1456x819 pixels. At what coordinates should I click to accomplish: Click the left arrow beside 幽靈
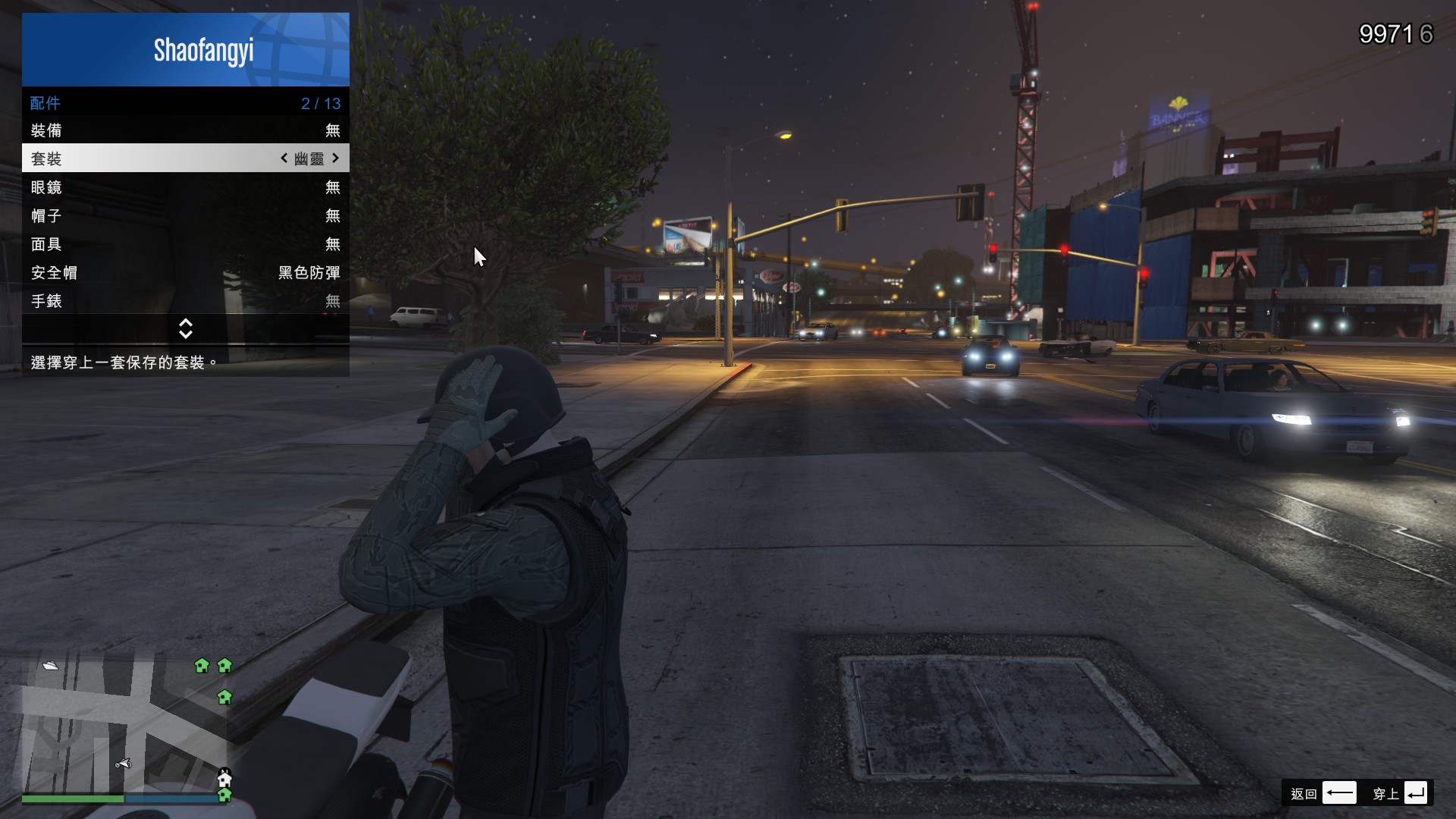(284, 158)
